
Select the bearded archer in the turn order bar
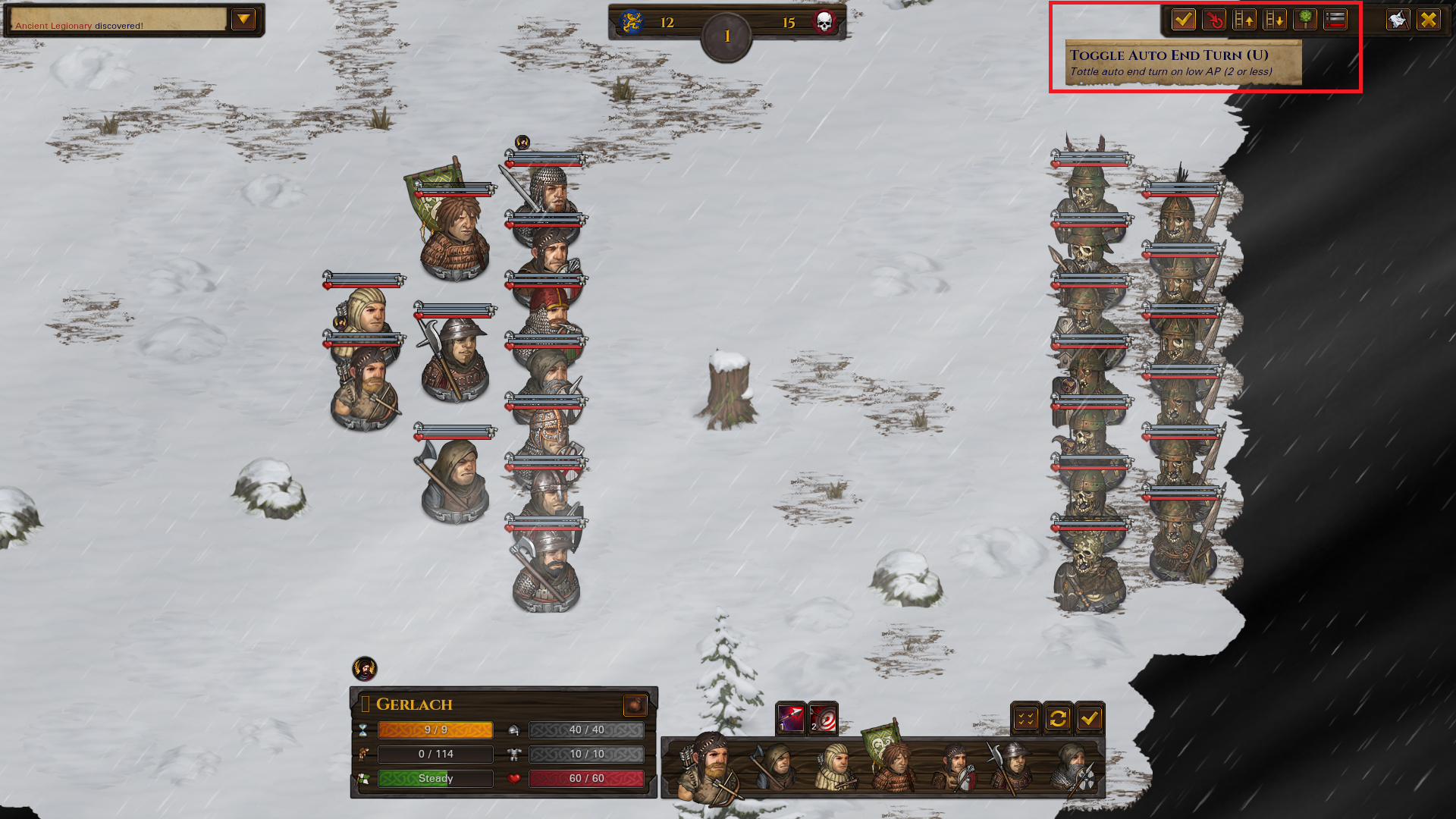coord(711,767)
